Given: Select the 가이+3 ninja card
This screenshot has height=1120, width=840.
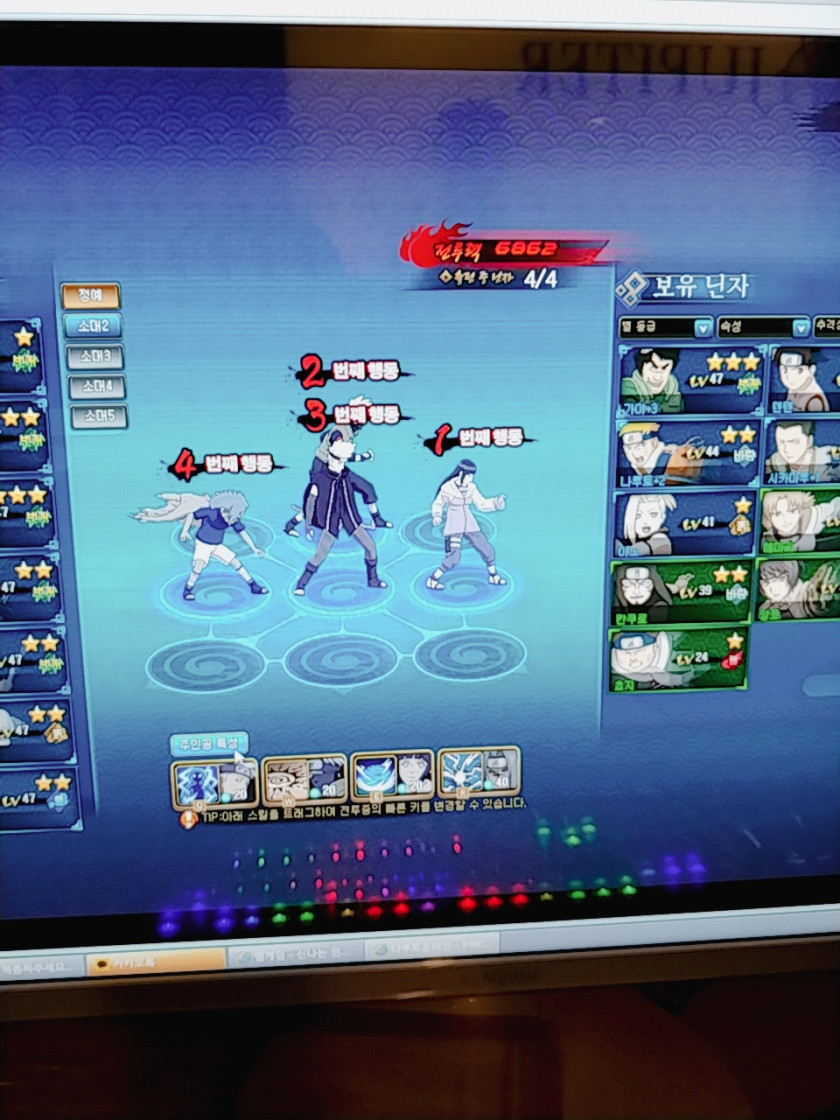Looking at the screenshot, I should tap(690, 380).
